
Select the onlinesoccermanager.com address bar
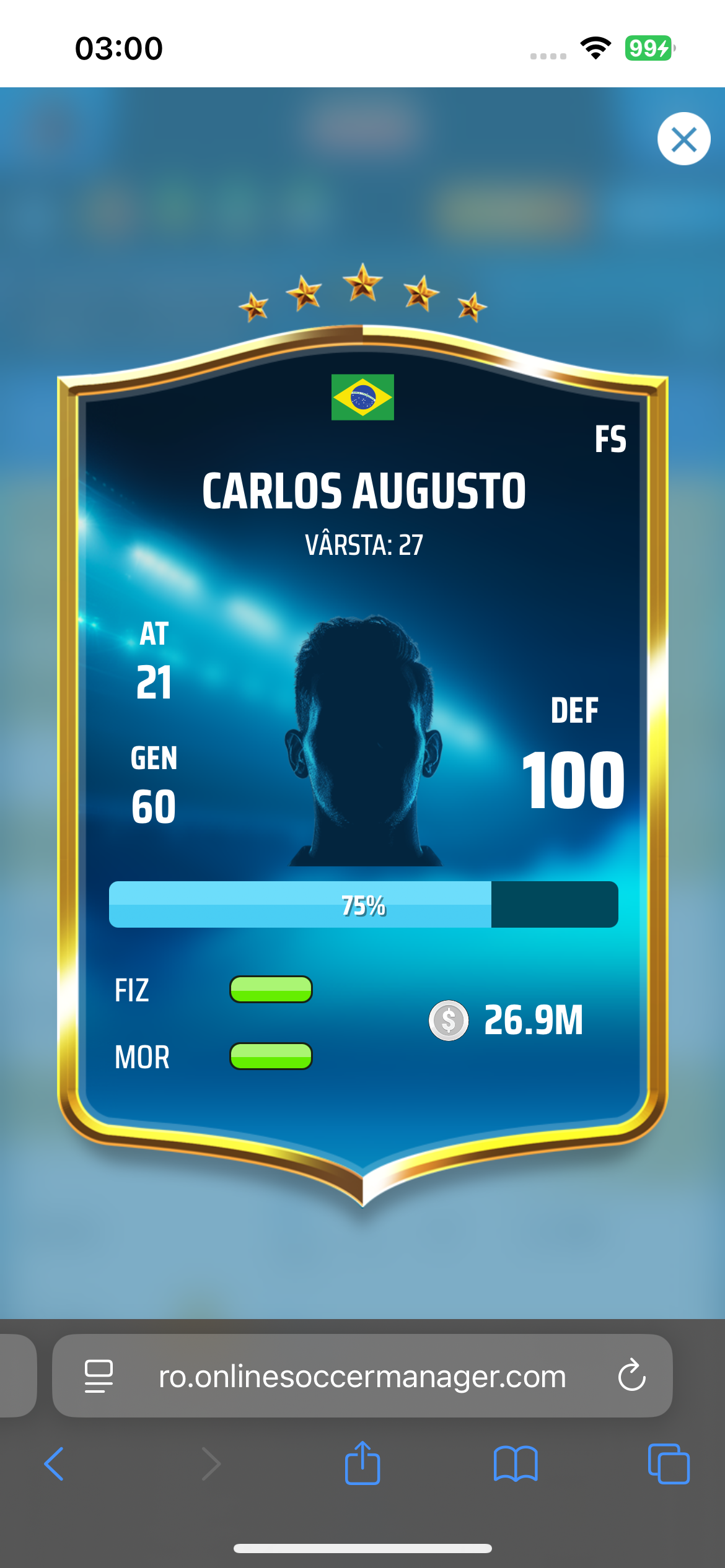point(362,1376)
